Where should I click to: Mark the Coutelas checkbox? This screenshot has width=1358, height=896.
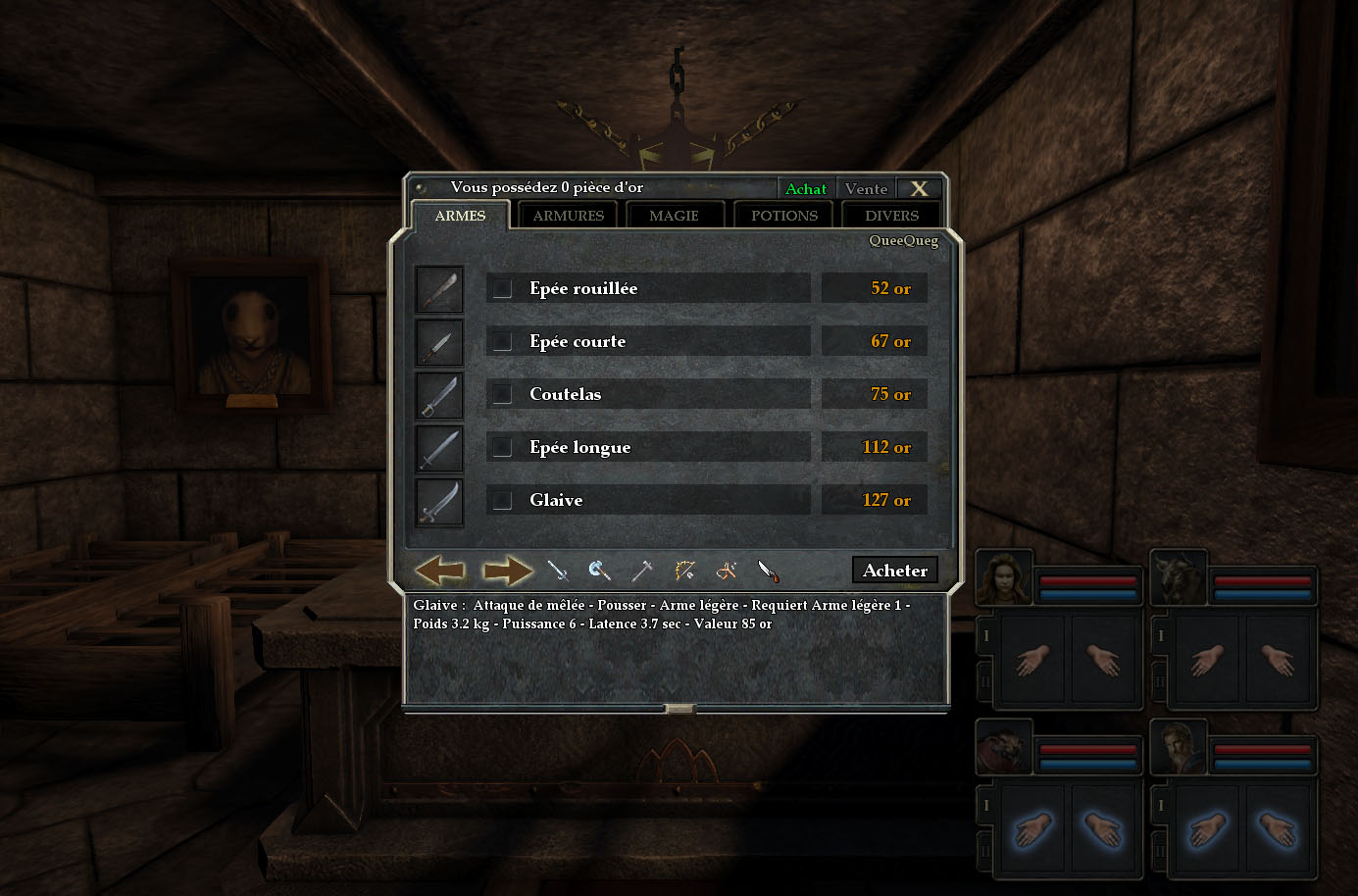[x=502, y=394]
